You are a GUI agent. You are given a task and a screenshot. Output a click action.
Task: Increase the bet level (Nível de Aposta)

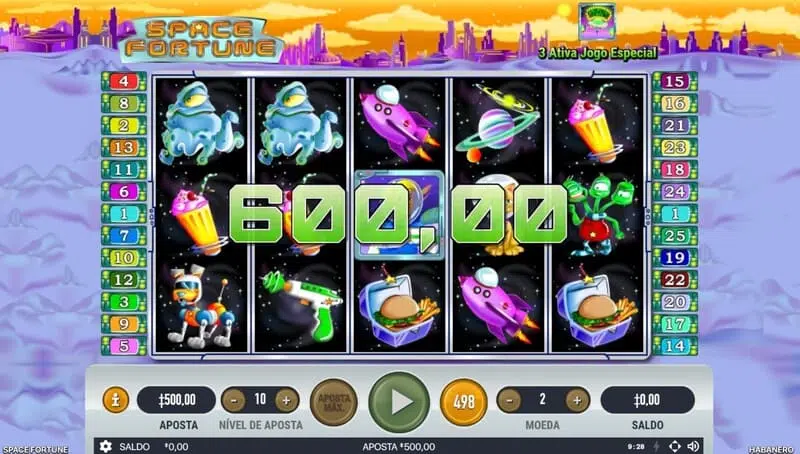click(287, 400)
